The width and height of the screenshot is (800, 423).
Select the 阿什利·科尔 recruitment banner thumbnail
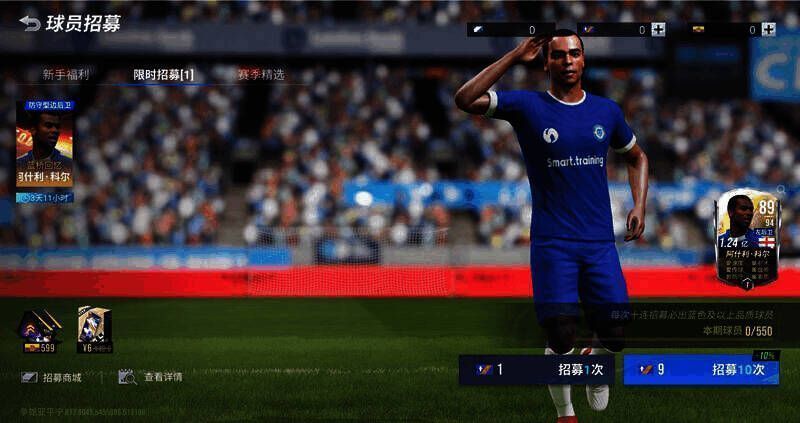pyautogui.click(x=45, y=152)
